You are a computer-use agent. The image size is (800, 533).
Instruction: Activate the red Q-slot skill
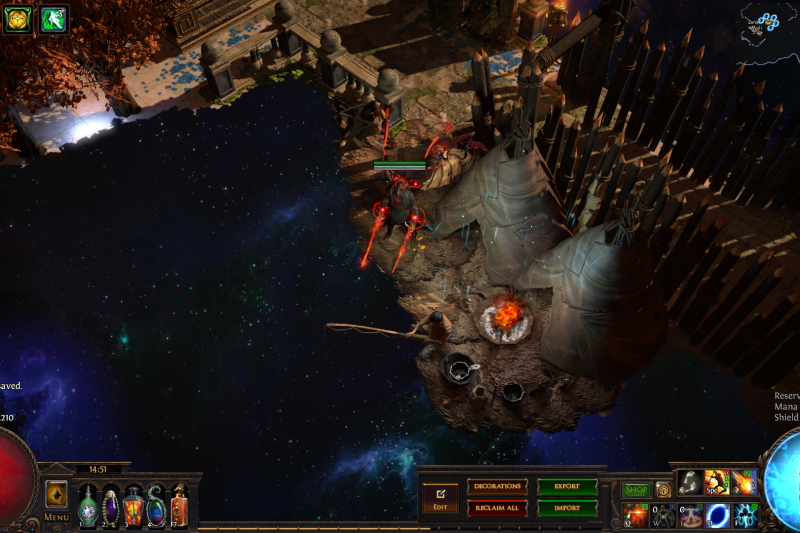pyautogui.click(x=635, y=515)
